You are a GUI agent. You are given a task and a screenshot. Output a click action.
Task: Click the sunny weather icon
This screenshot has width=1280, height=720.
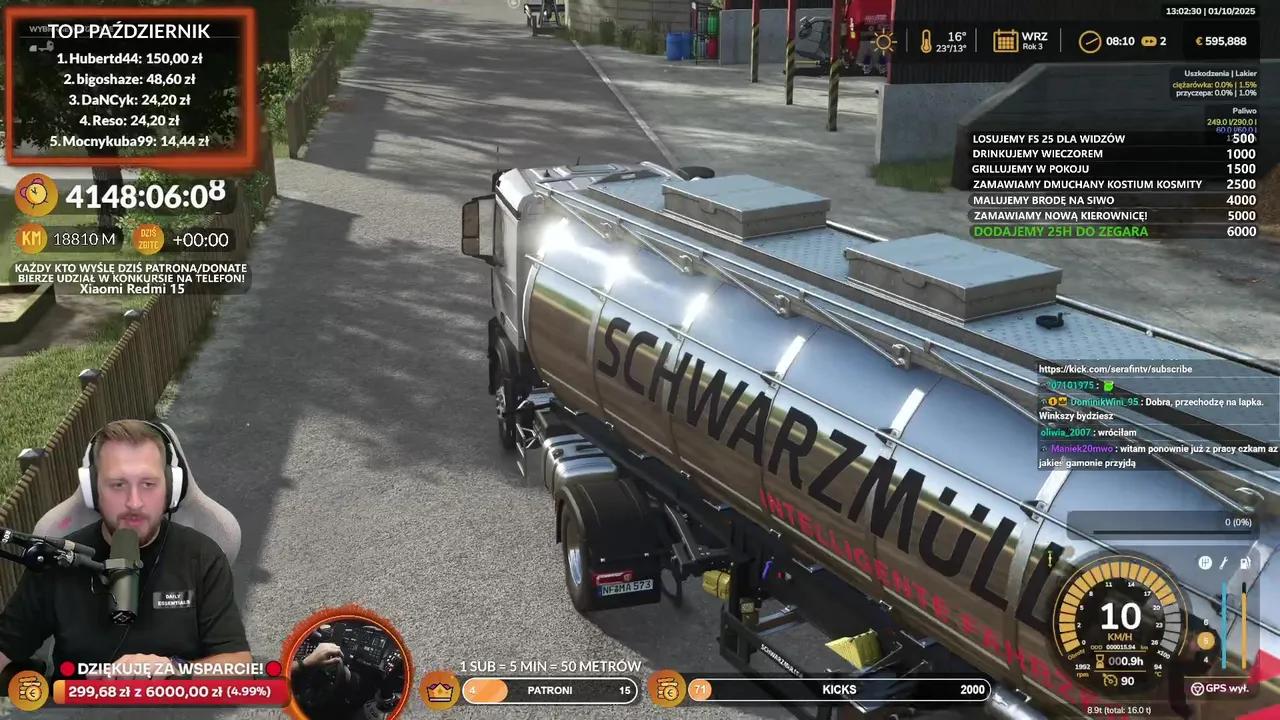(884, 41)
